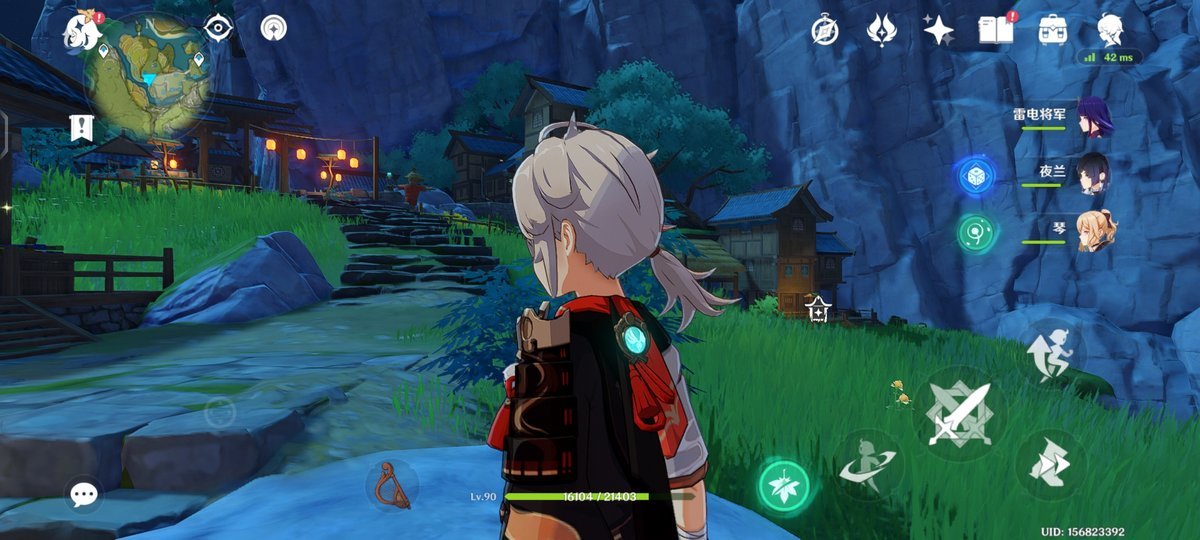The image size is (1200, 540).
Task: Tap the sprint dash button
Action: click(x=1050, y=464)
